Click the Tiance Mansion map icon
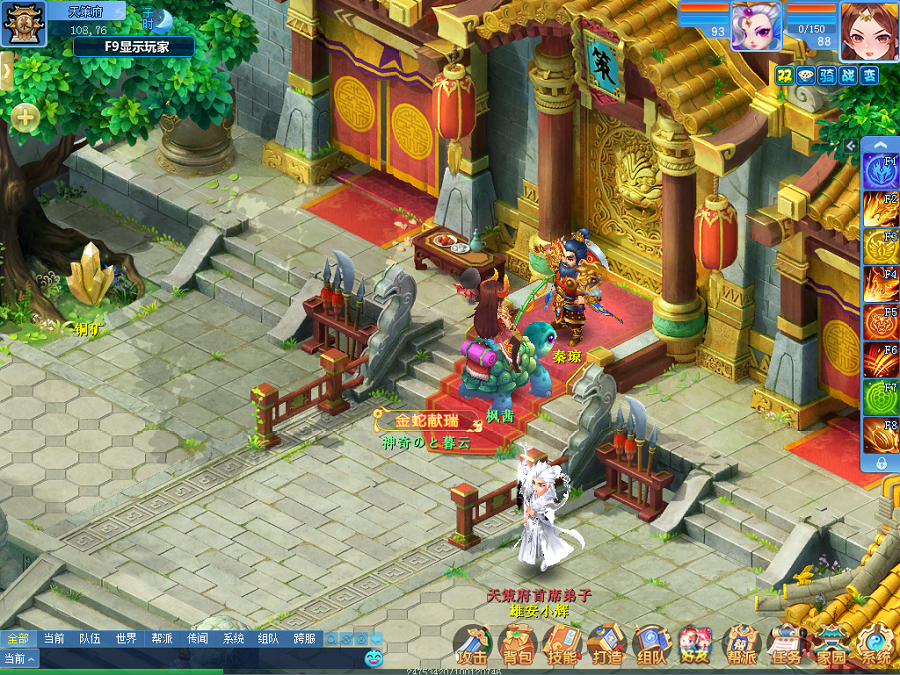This screenshot has height=675, width=900. [23, 23]
